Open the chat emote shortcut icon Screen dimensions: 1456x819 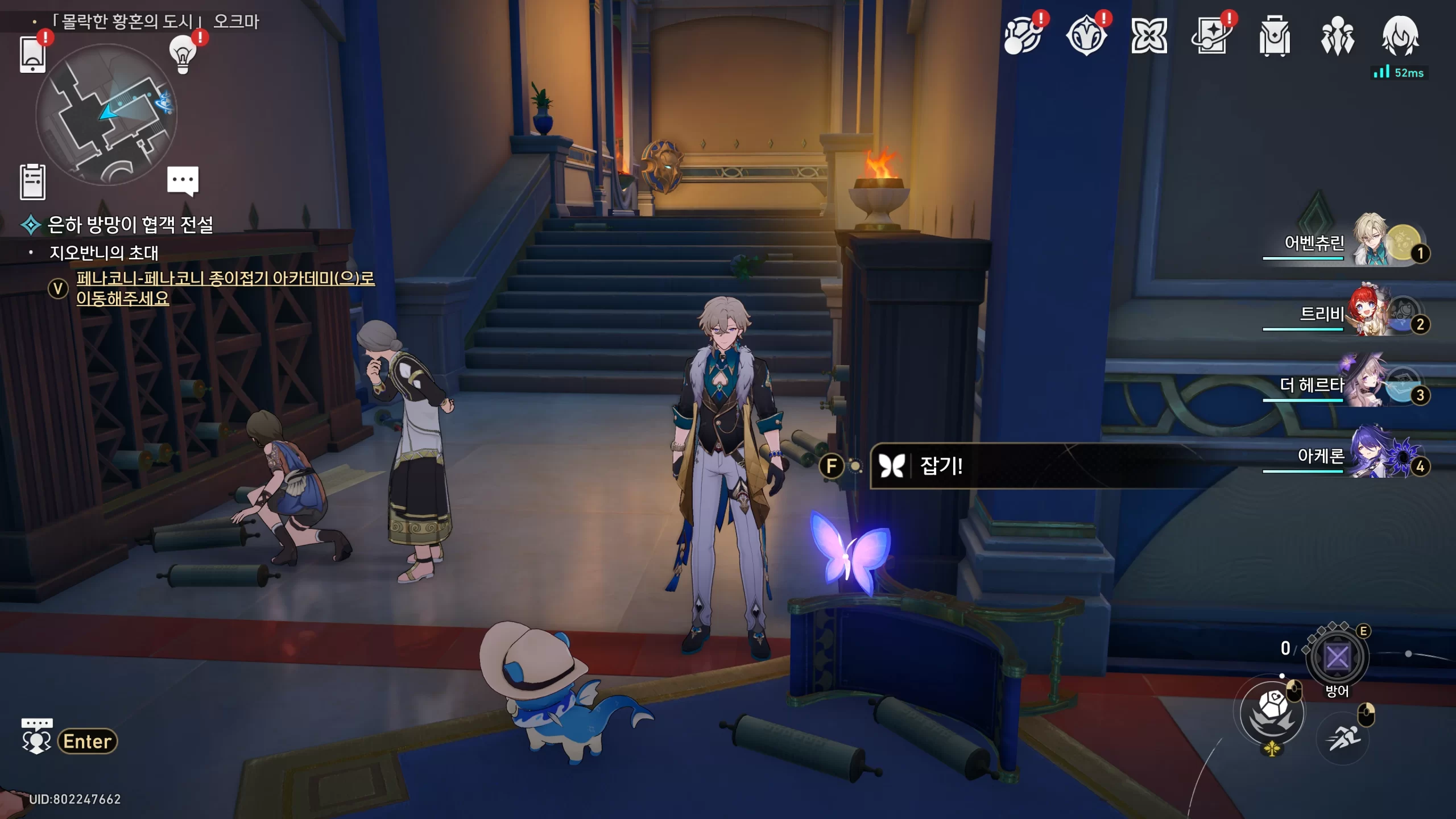pos(36,736)
